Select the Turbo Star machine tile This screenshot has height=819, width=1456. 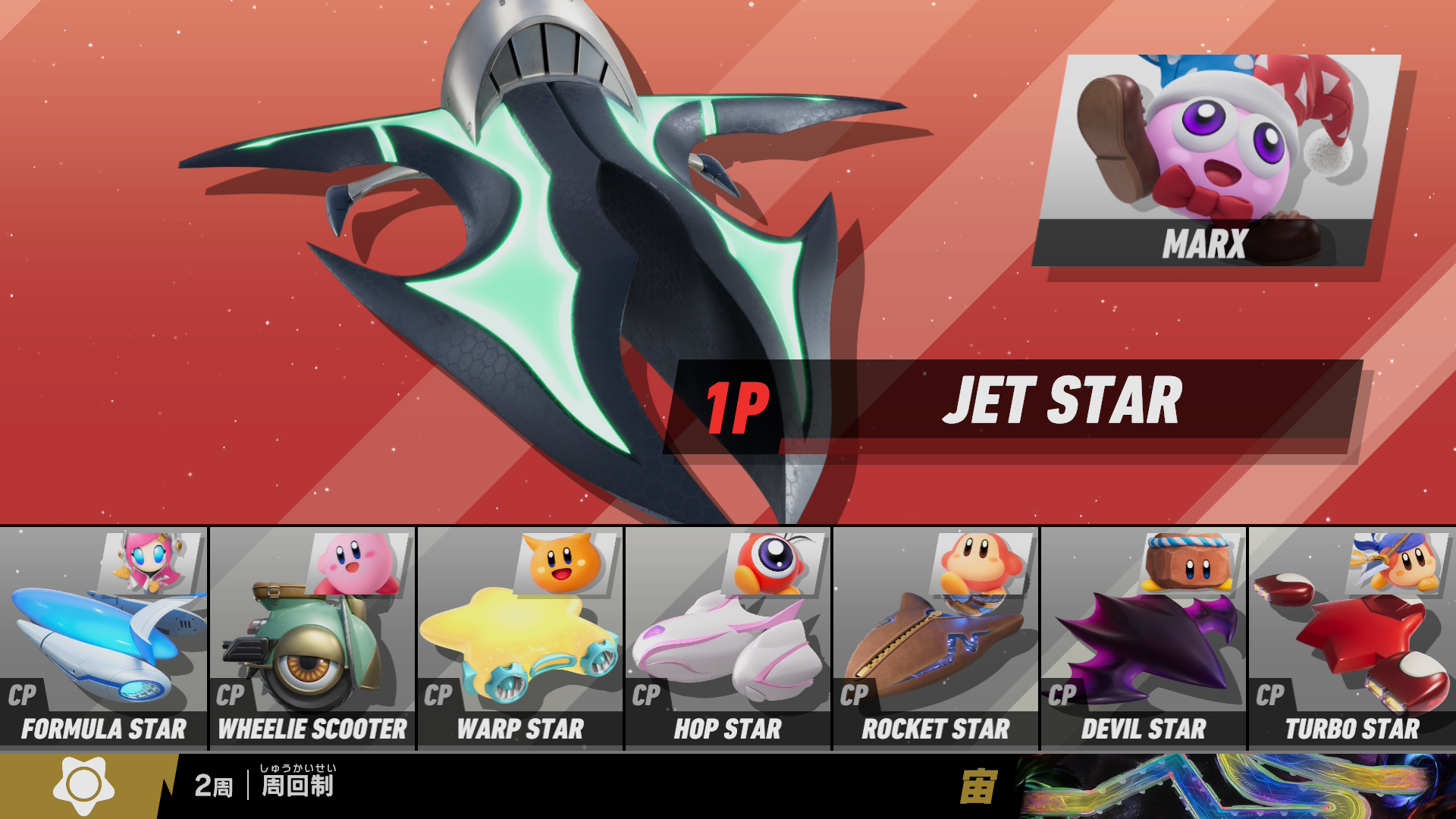(1352, 639)
